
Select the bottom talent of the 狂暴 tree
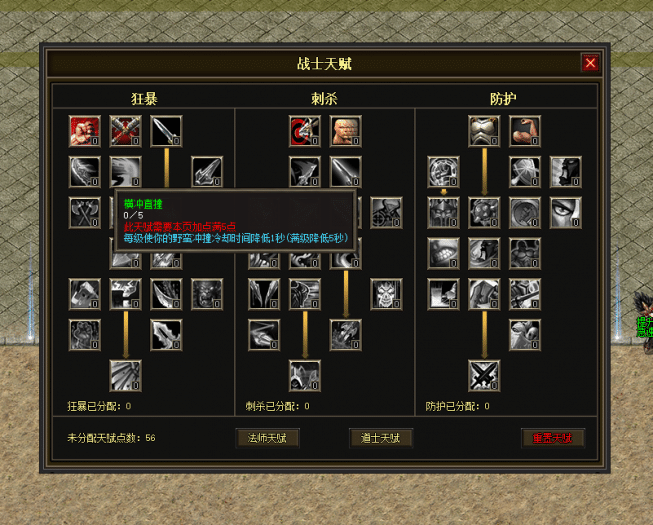pyautogui.click(x=126, y=376)
